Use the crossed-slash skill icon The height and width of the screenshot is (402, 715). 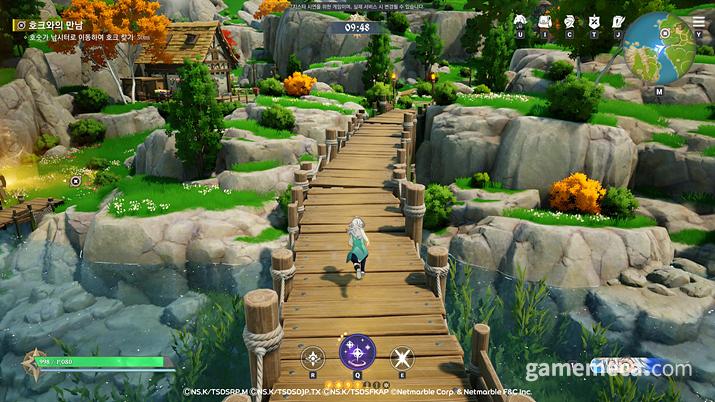pyautogui.click(x=401, y=356)
